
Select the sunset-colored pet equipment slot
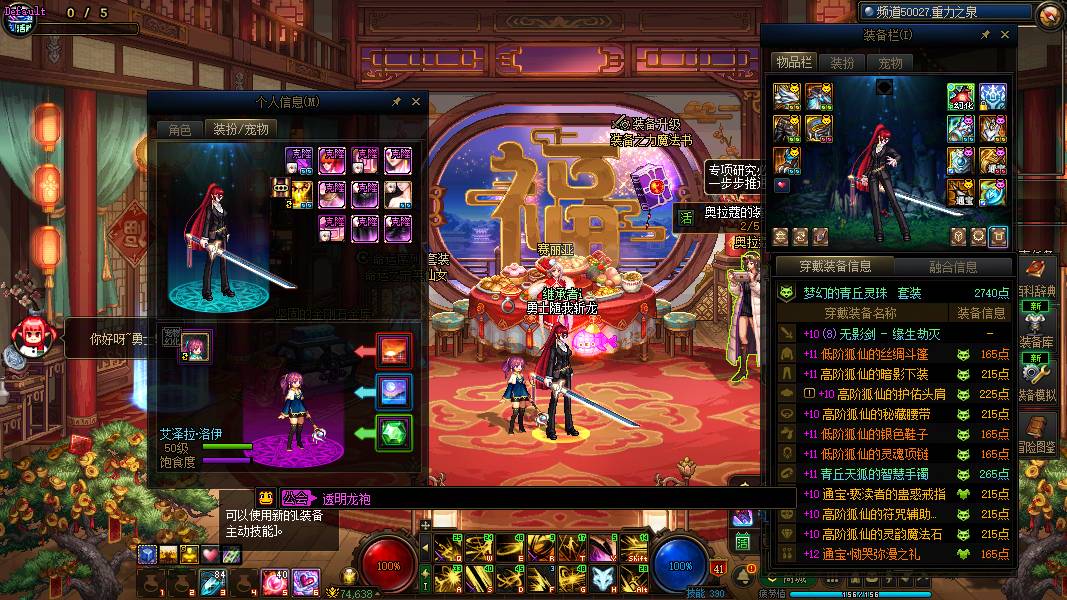395,351
